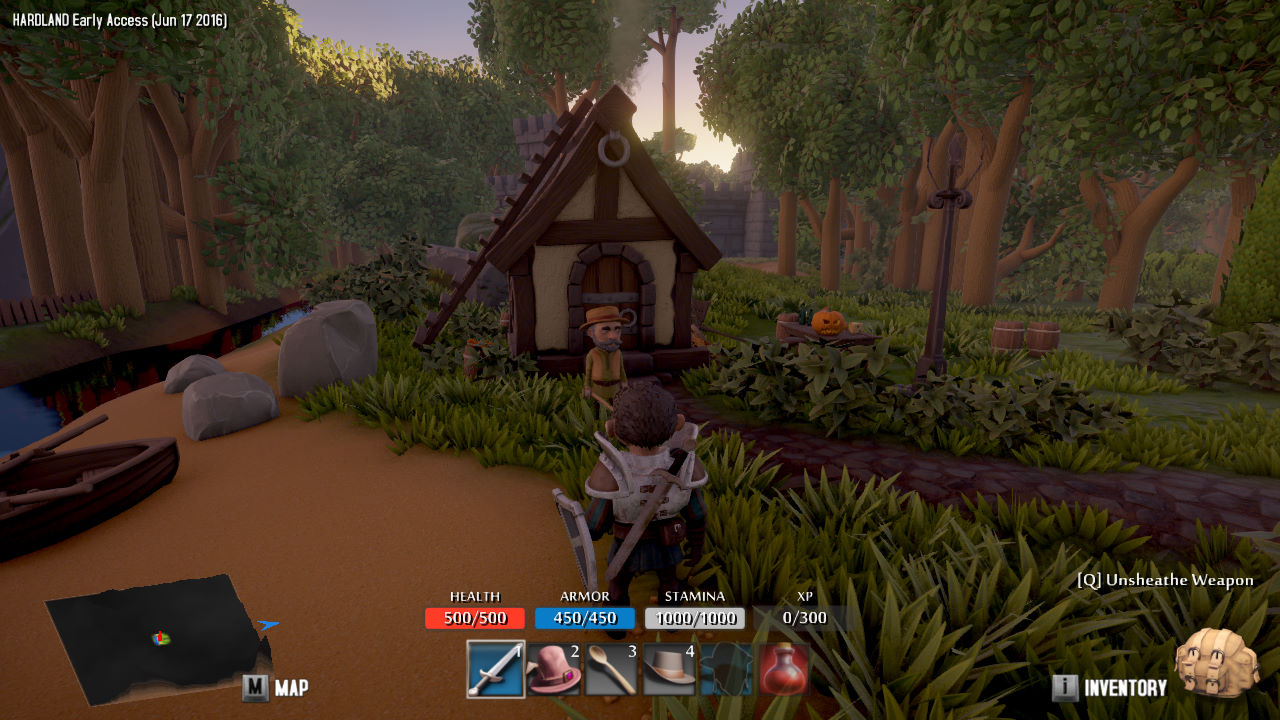This screenshot has width=1280, height=720.
Task: Click the dark silhouette hotbar slot
Action: coord(726,669)
